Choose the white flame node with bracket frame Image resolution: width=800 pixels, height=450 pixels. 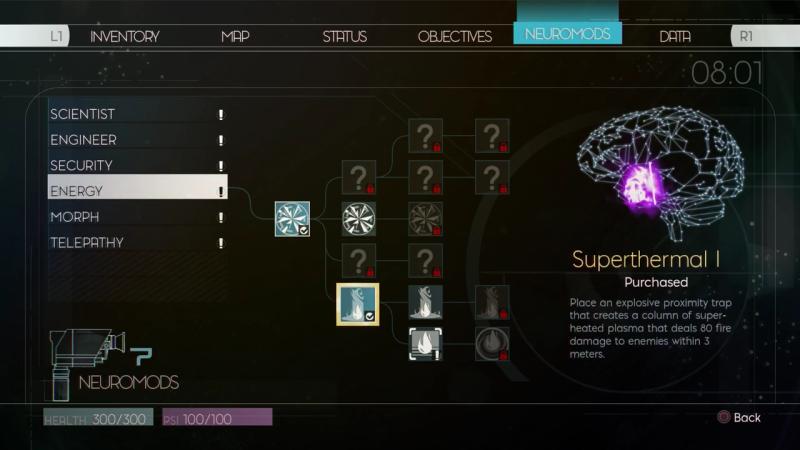point(425,343)
